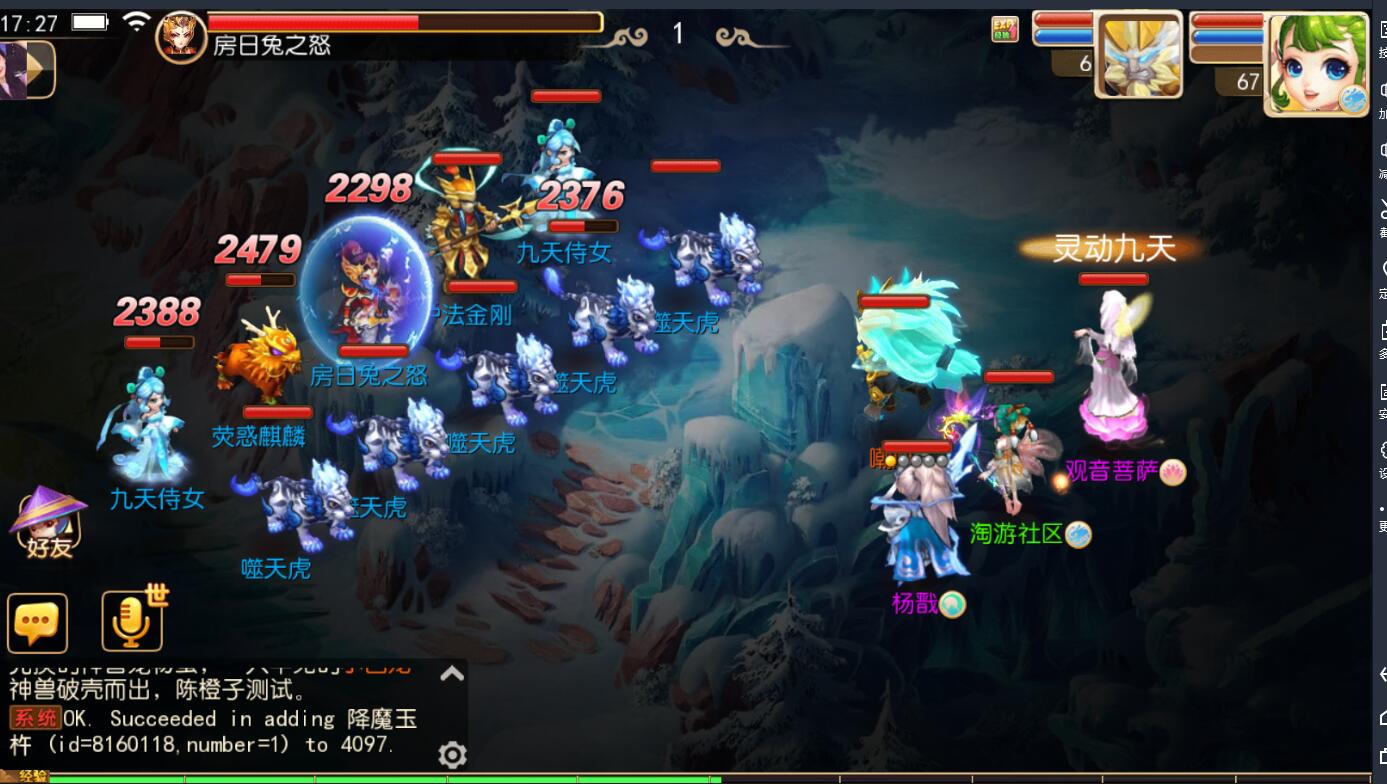Tap the level 6 boss avatar at top right

(x=1139, y=53)
